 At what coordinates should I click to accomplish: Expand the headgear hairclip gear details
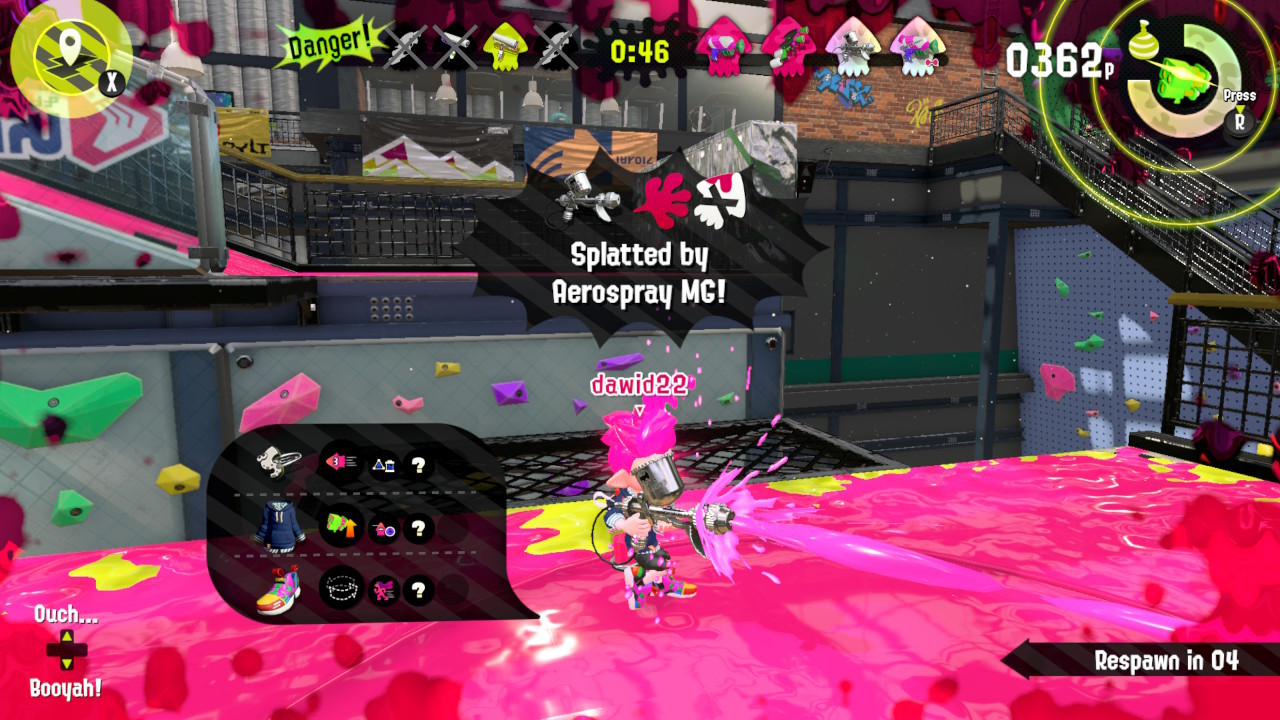pyautogui.click(x=274, y=463)
